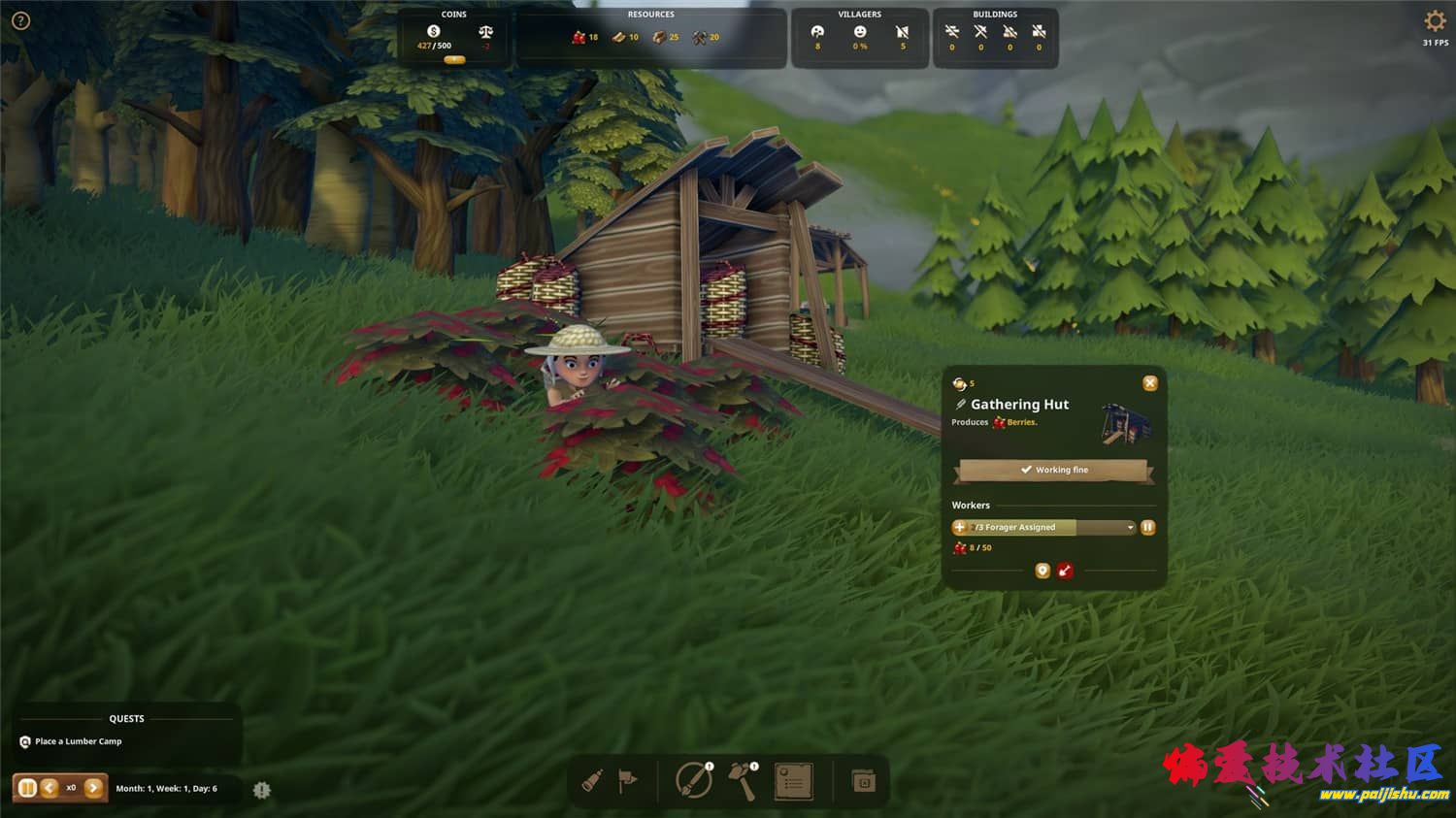Open the folder icon in the toolbar

863,781
